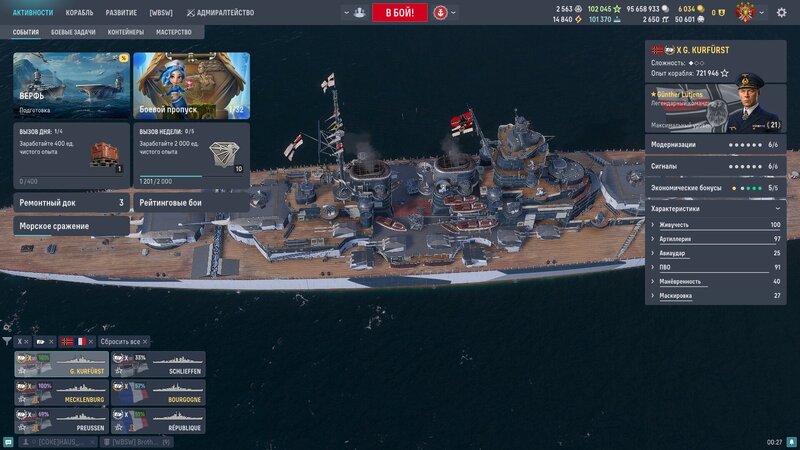Start battle with the red В БОЙ! button

click(399, 13)
